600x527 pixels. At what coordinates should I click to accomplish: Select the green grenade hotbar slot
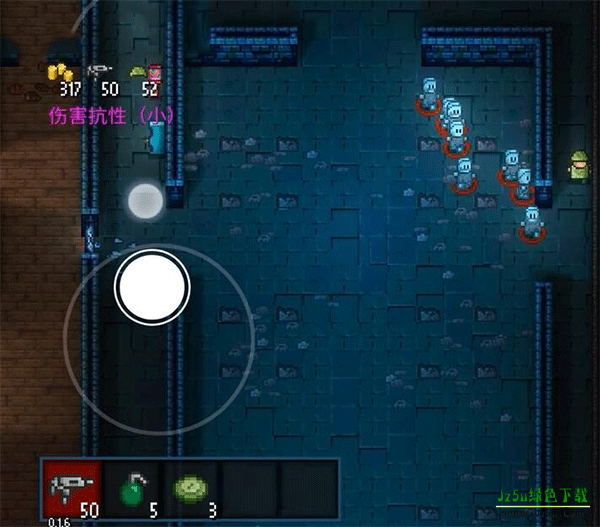[x=130, y=490]
